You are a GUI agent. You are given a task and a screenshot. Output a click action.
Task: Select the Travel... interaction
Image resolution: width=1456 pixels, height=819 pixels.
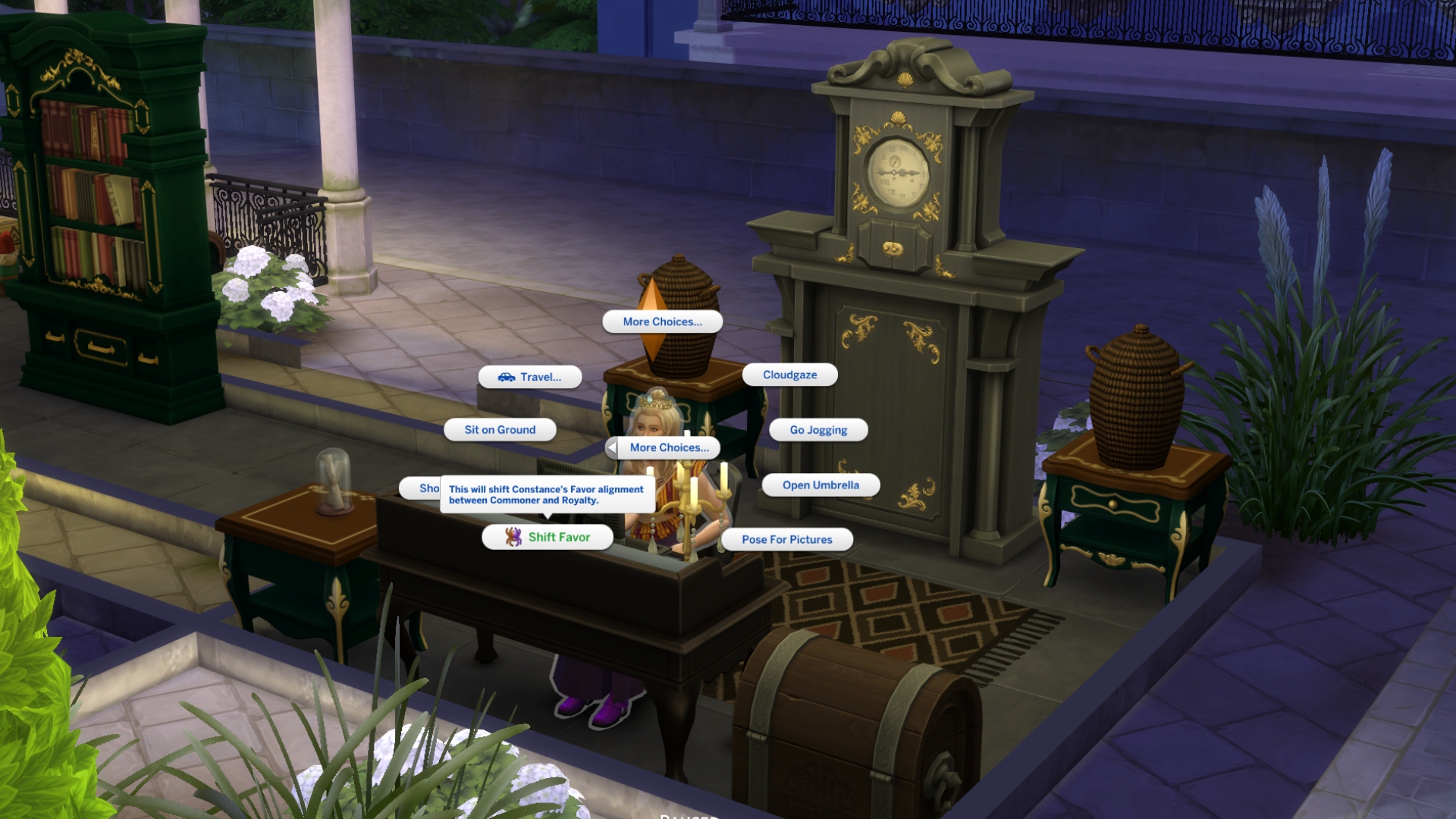535,377
